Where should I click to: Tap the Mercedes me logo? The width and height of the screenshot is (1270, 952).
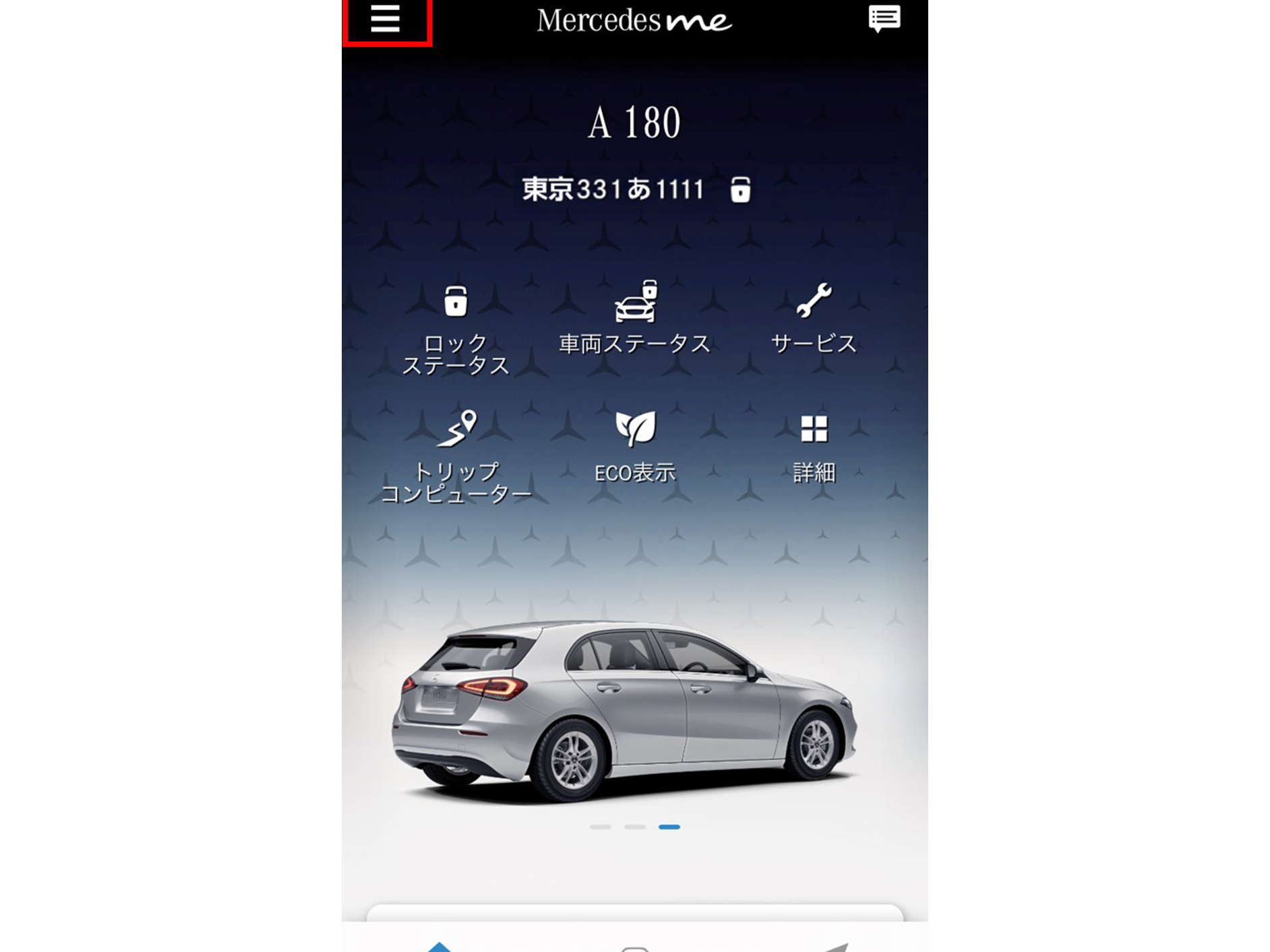pos(632,21)
